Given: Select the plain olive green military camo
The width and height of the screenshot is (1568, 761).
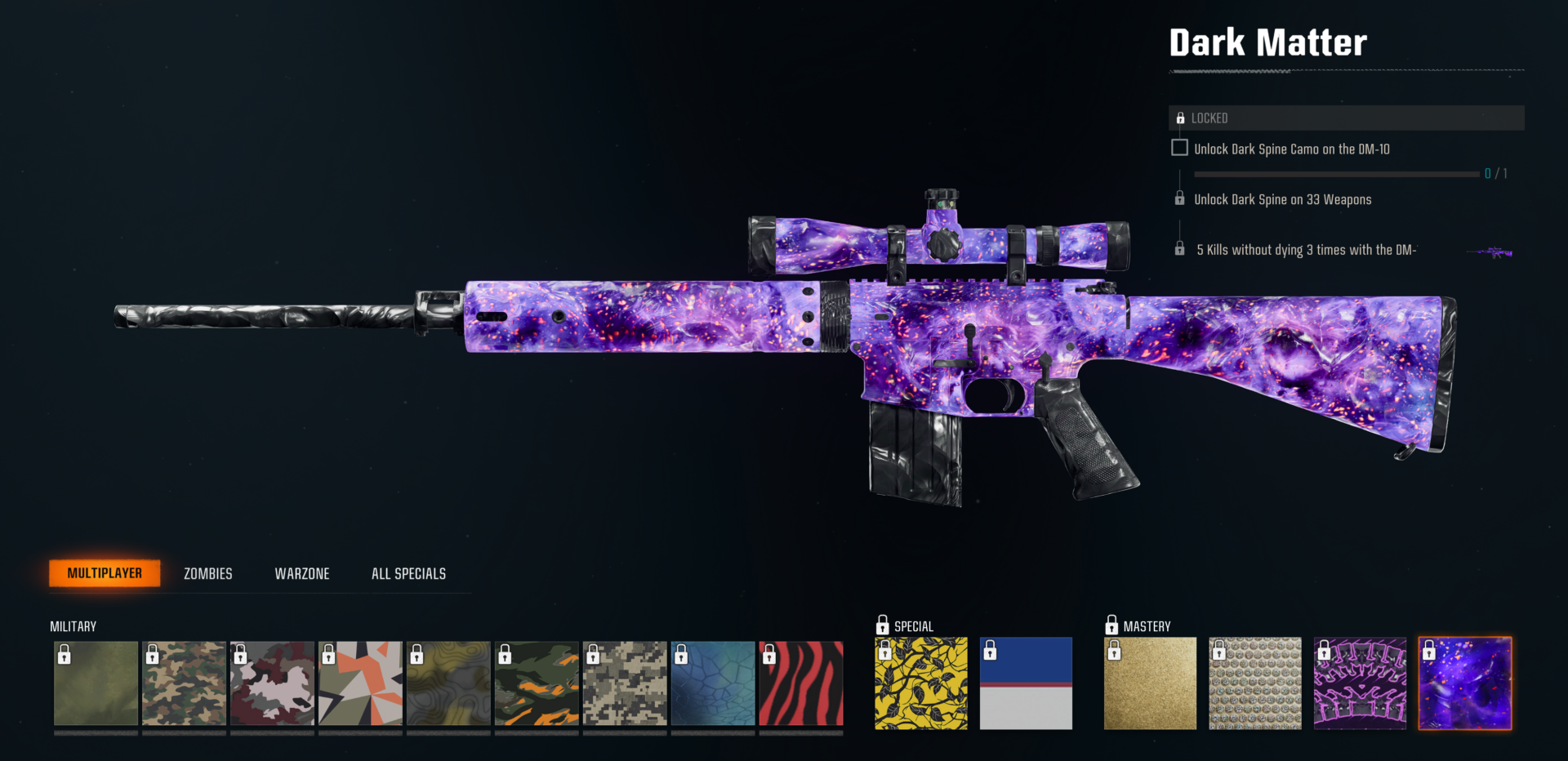Looking at the screenshot, I should 96,683.
